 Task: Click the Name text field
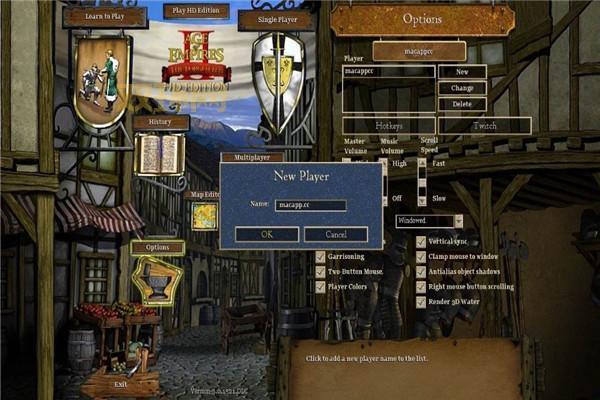(310, 205)
